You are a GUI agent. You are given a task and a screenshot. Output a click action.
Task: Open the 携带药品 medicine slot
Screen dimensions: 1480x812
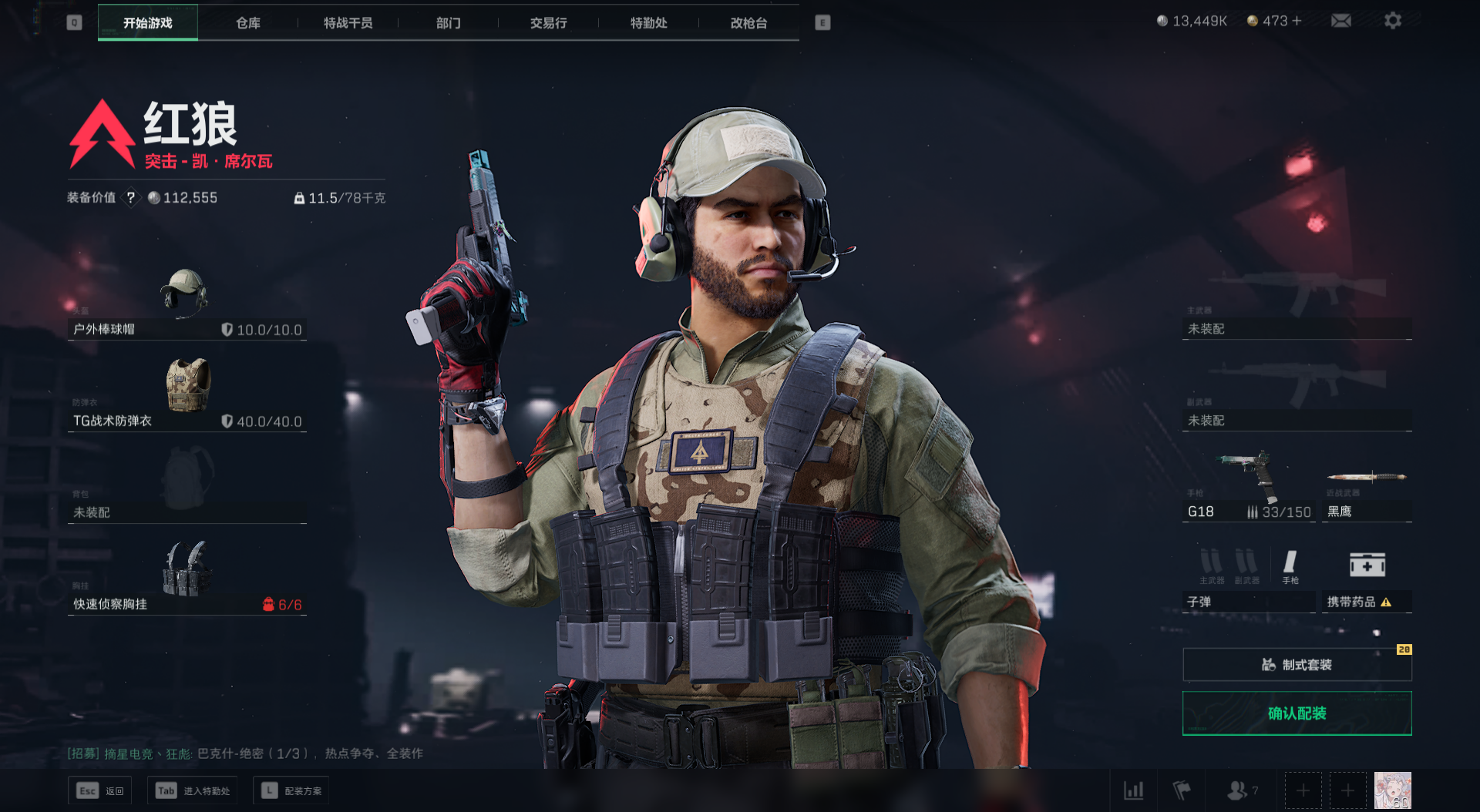click(1367, 582)
